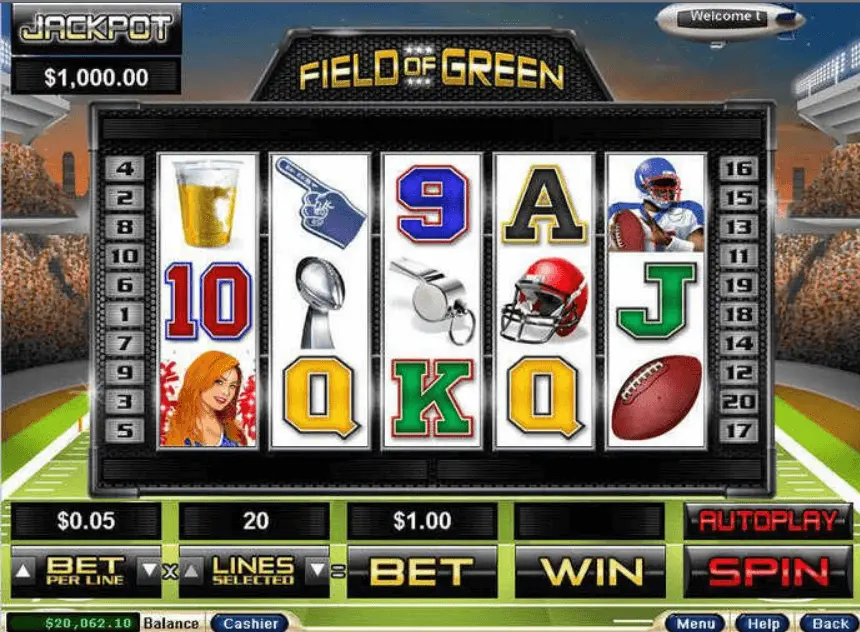Decrease lines selected with the down arrow
Screen dimensions: 860x632
[314, 571]
